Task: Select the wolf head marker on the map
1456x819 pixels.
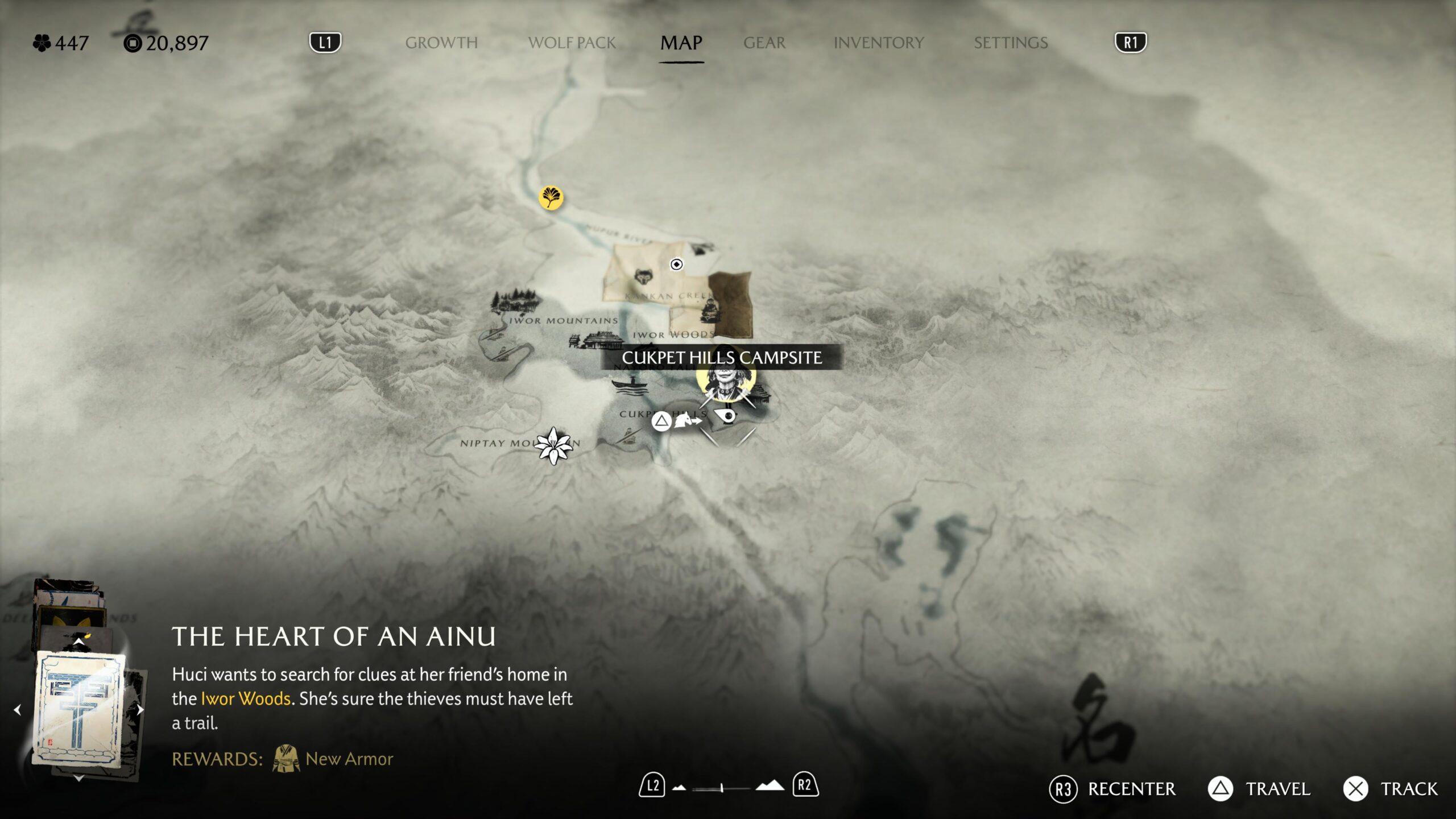Action: [643, 277]
